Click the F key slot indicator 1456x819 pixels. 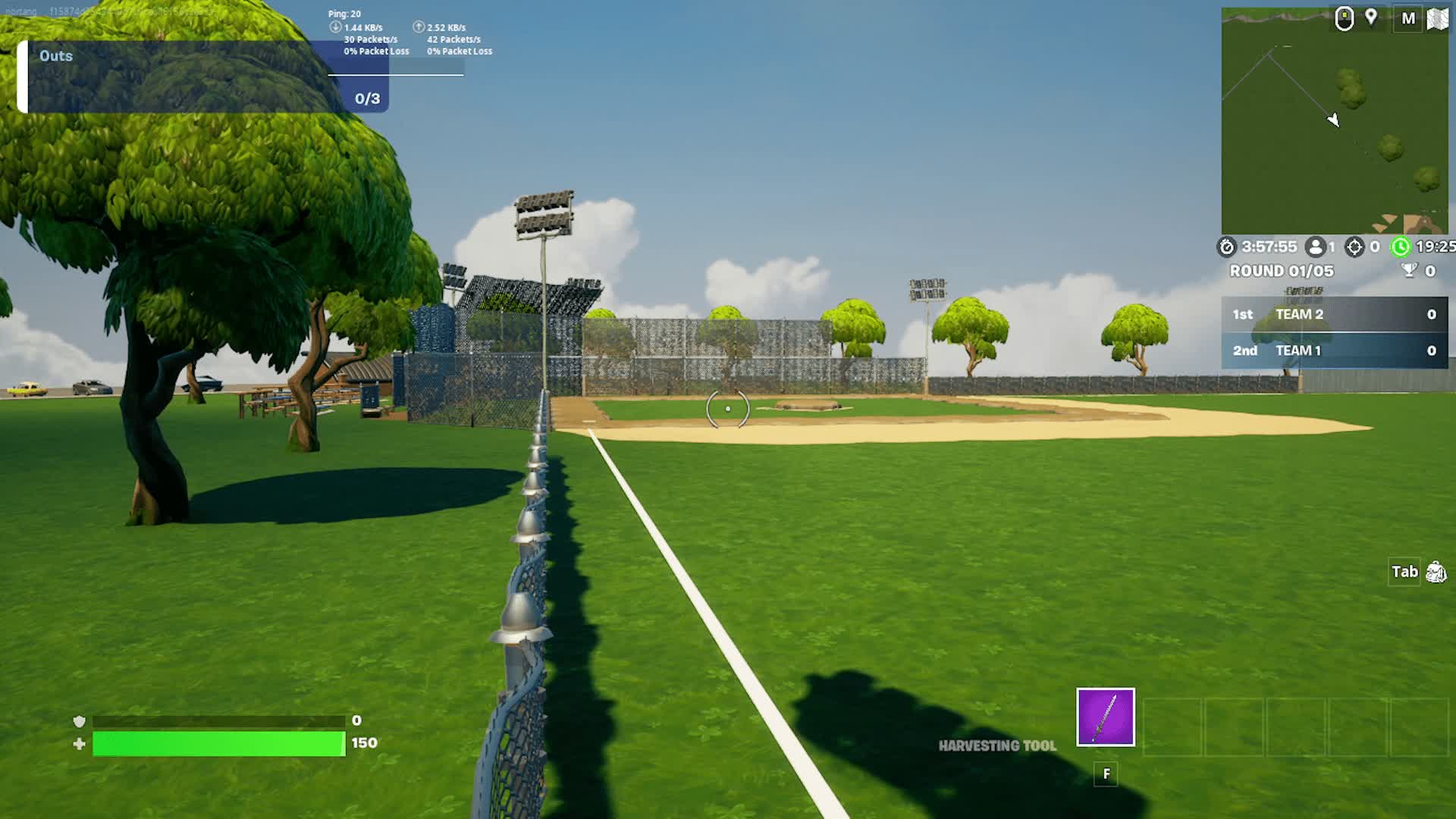(x=1106, y=774)
